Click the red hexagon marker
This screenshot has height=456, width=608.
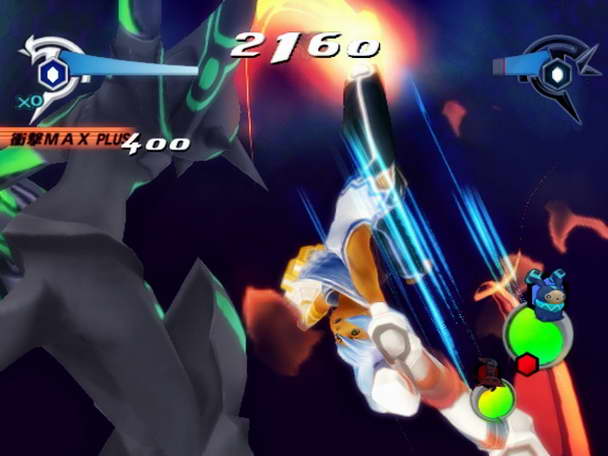pyautogui.click(x=526, y=365)
